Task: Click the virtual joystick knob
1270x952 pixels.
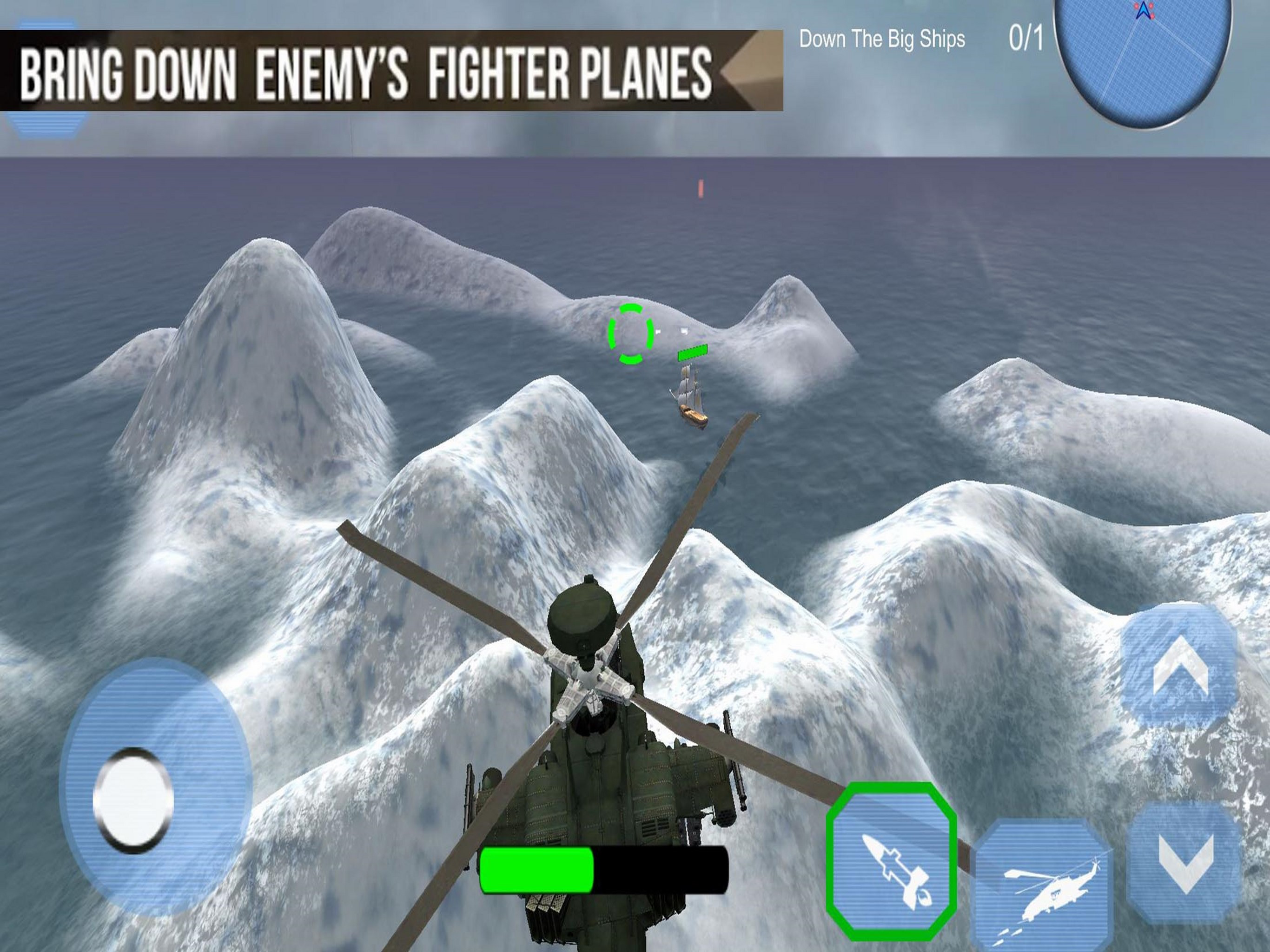Action: (x=133, y=800)
